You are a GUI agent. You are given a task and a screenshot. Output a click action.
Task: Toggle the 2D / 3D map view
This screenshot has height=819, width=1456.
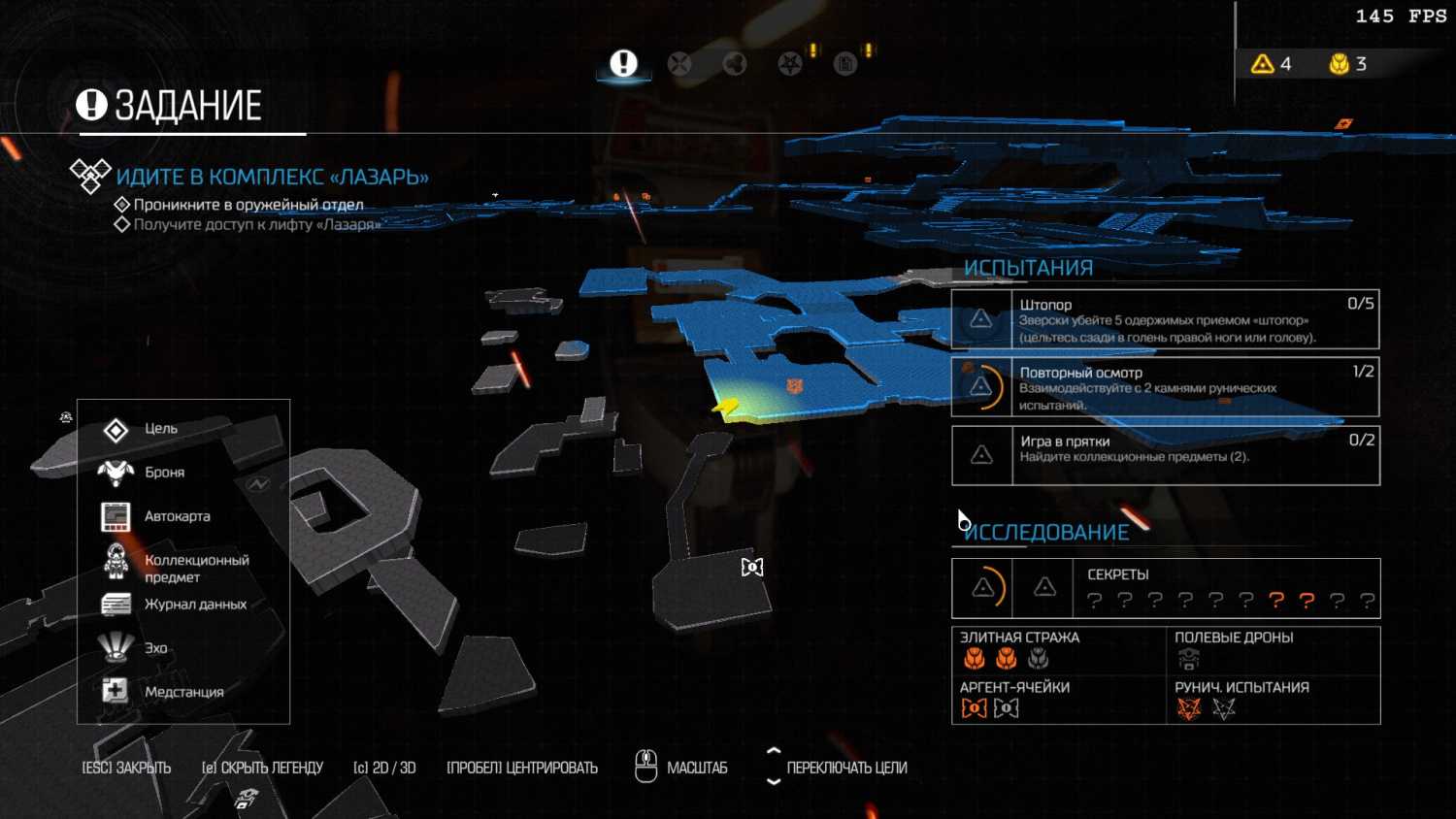click(x=384, y=768)
